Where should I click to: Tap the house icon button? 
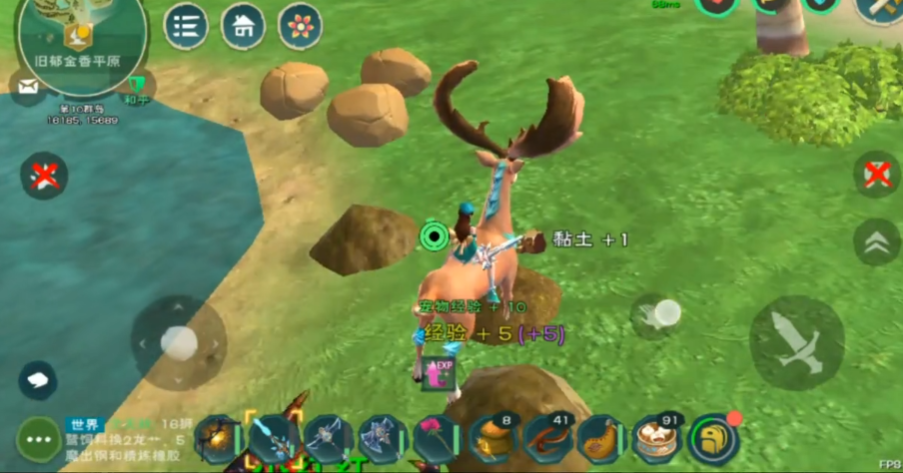pyautogui.click(x=243, y=26)
